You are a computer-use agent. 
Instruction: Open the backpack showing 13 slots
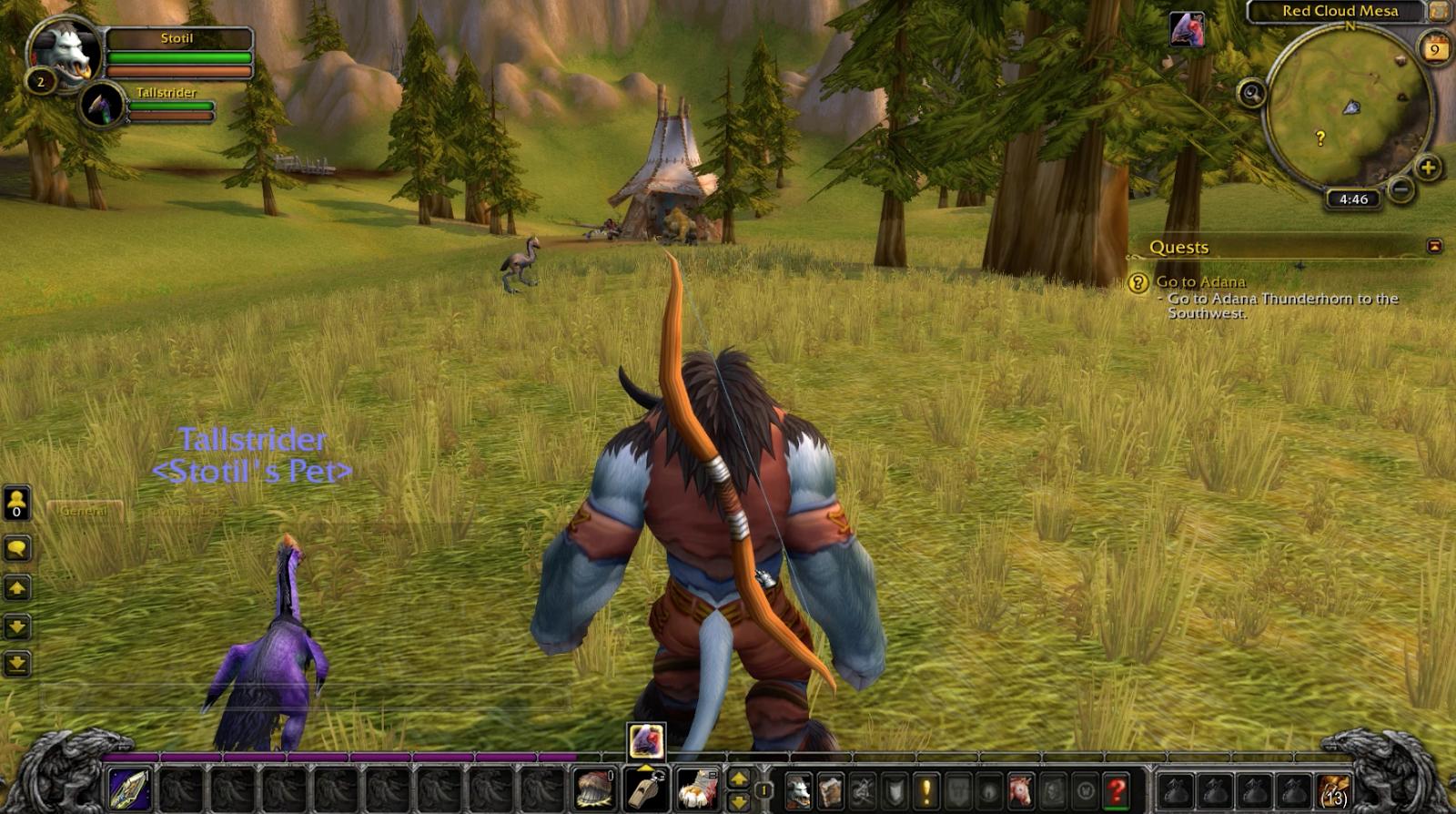click(x=1332, y=790)
